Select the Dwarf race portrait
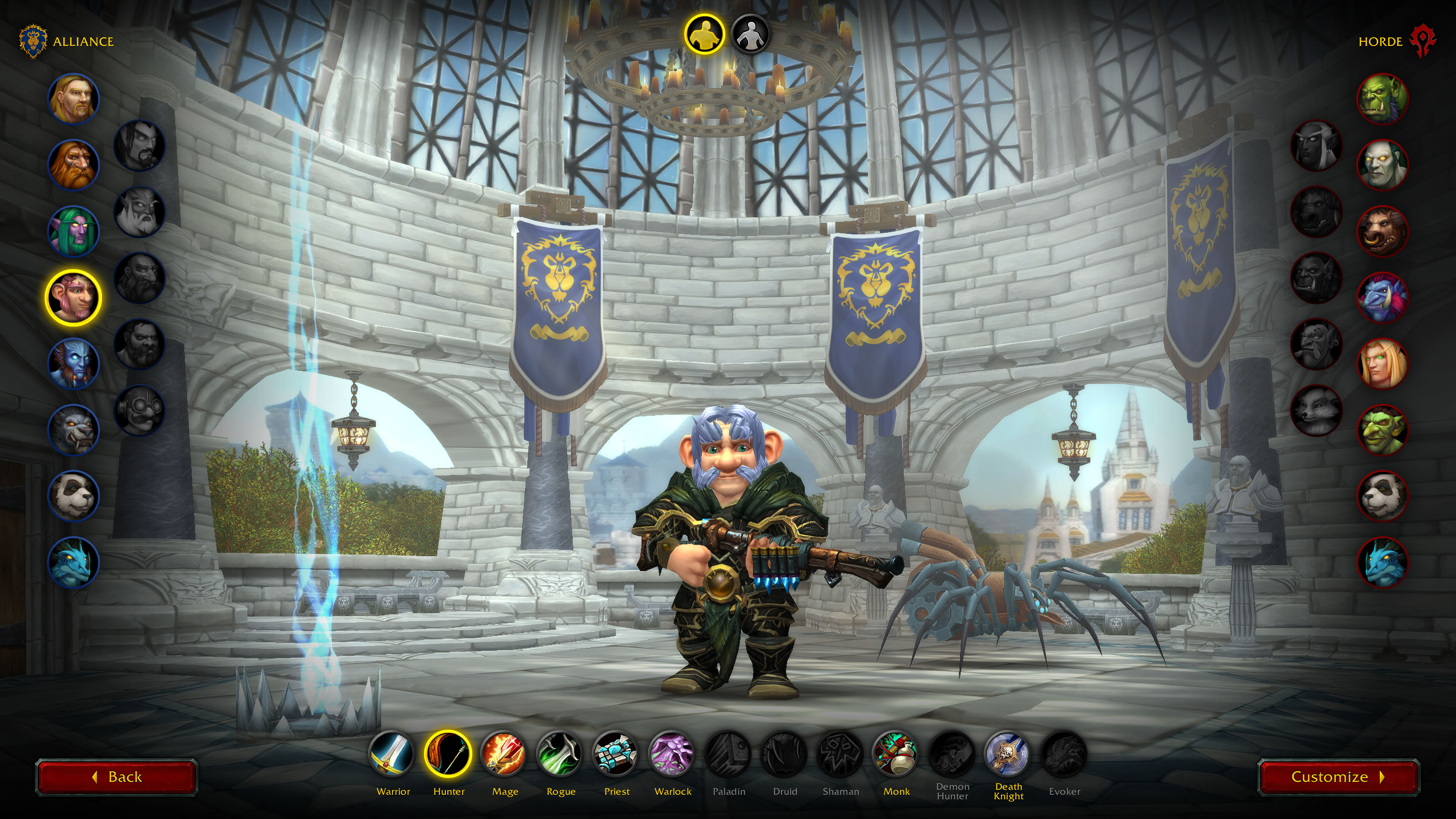This screenshot has height=819, width=1456. point(74,165)
